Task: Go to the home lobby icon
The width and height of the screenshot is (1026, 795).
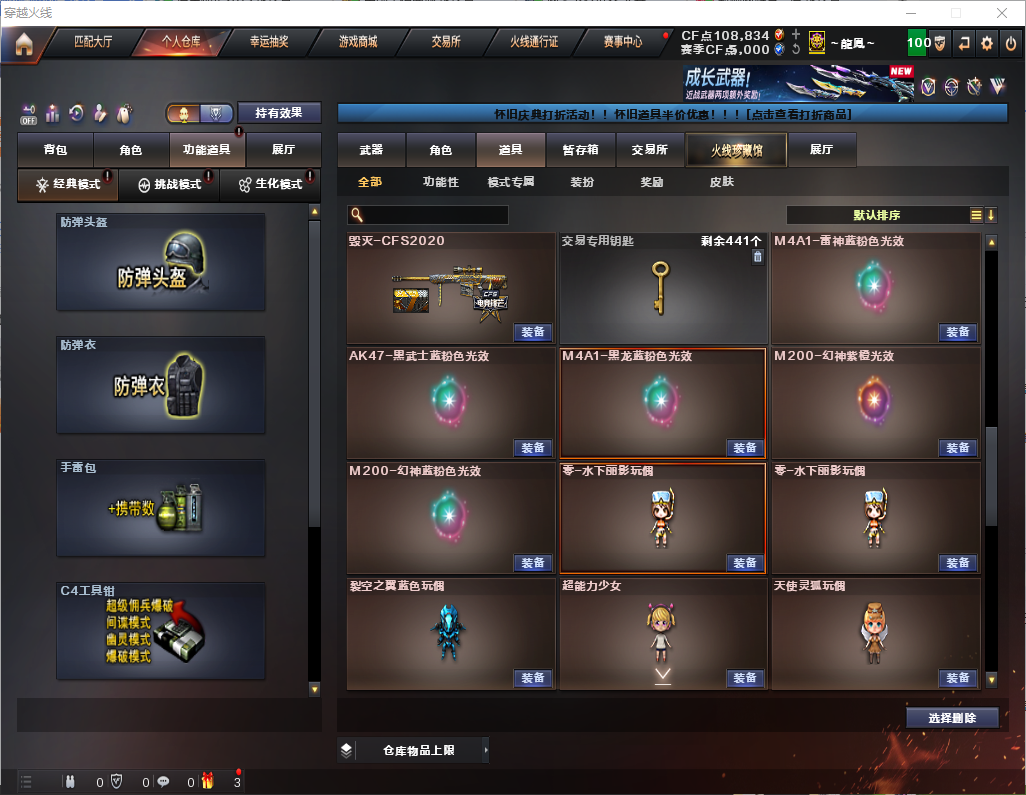Action: coord(23,43)
